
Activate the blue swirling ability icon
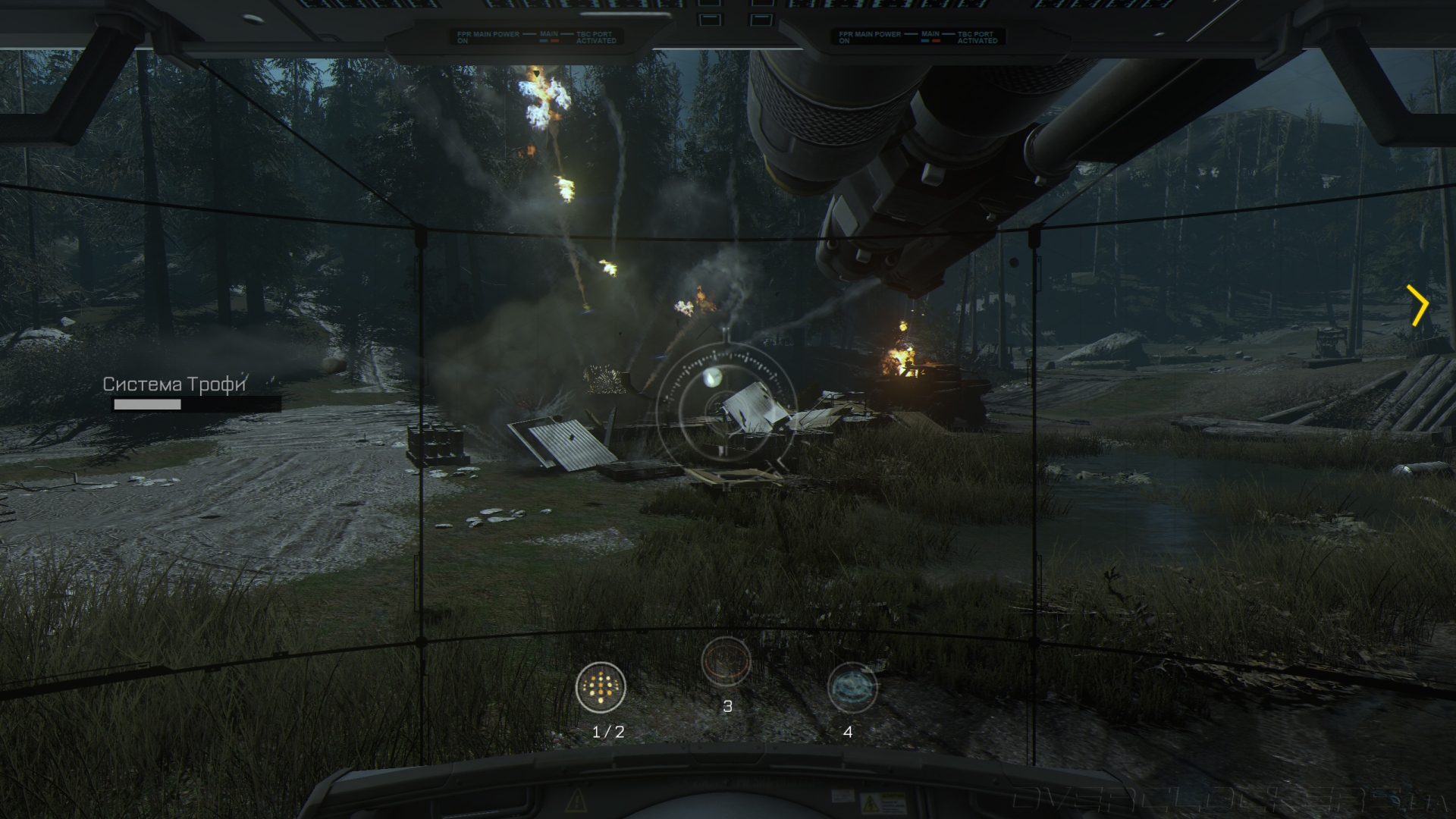tap(852, 688)
